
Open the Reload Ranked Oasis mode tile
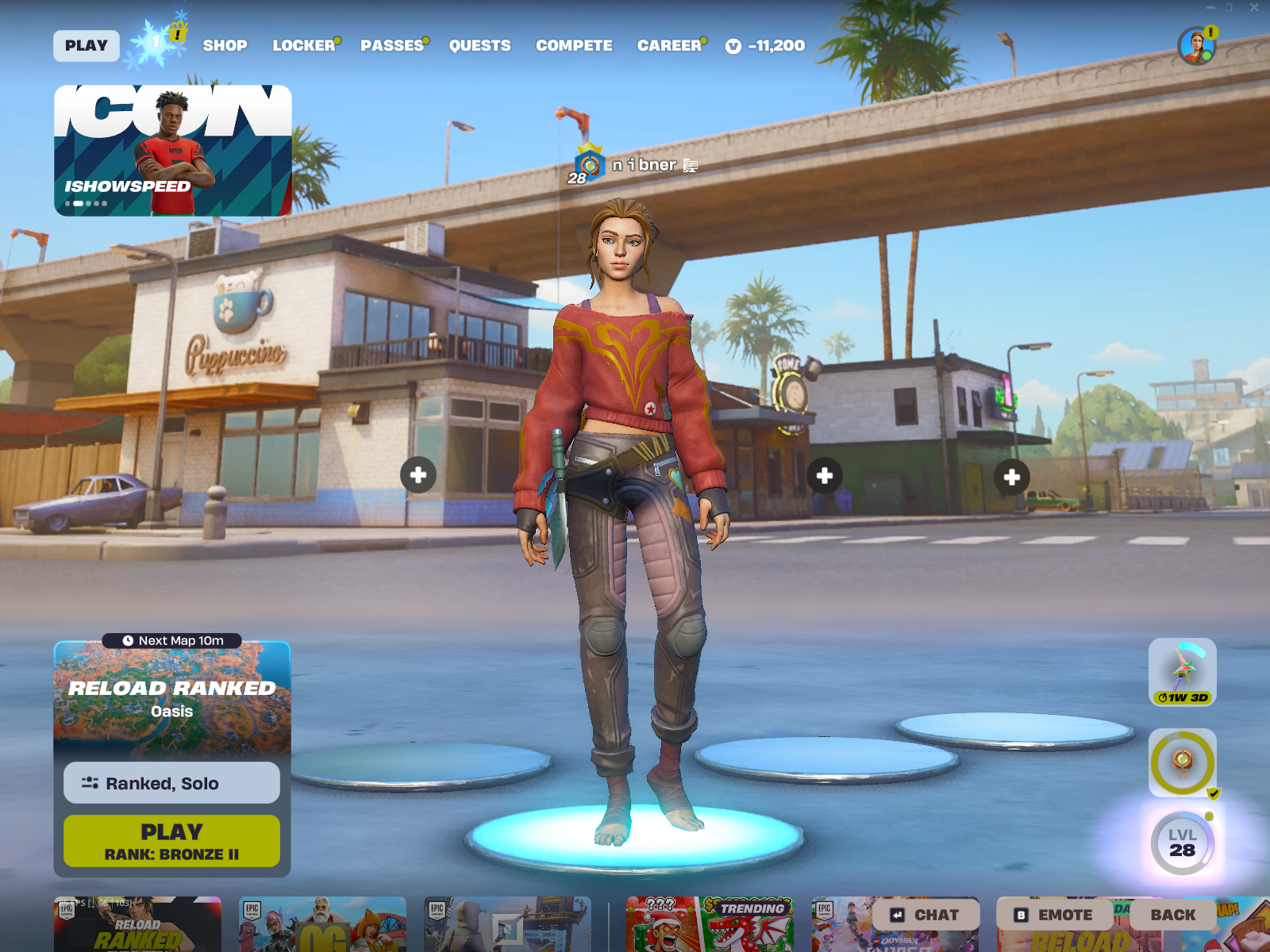172,698
